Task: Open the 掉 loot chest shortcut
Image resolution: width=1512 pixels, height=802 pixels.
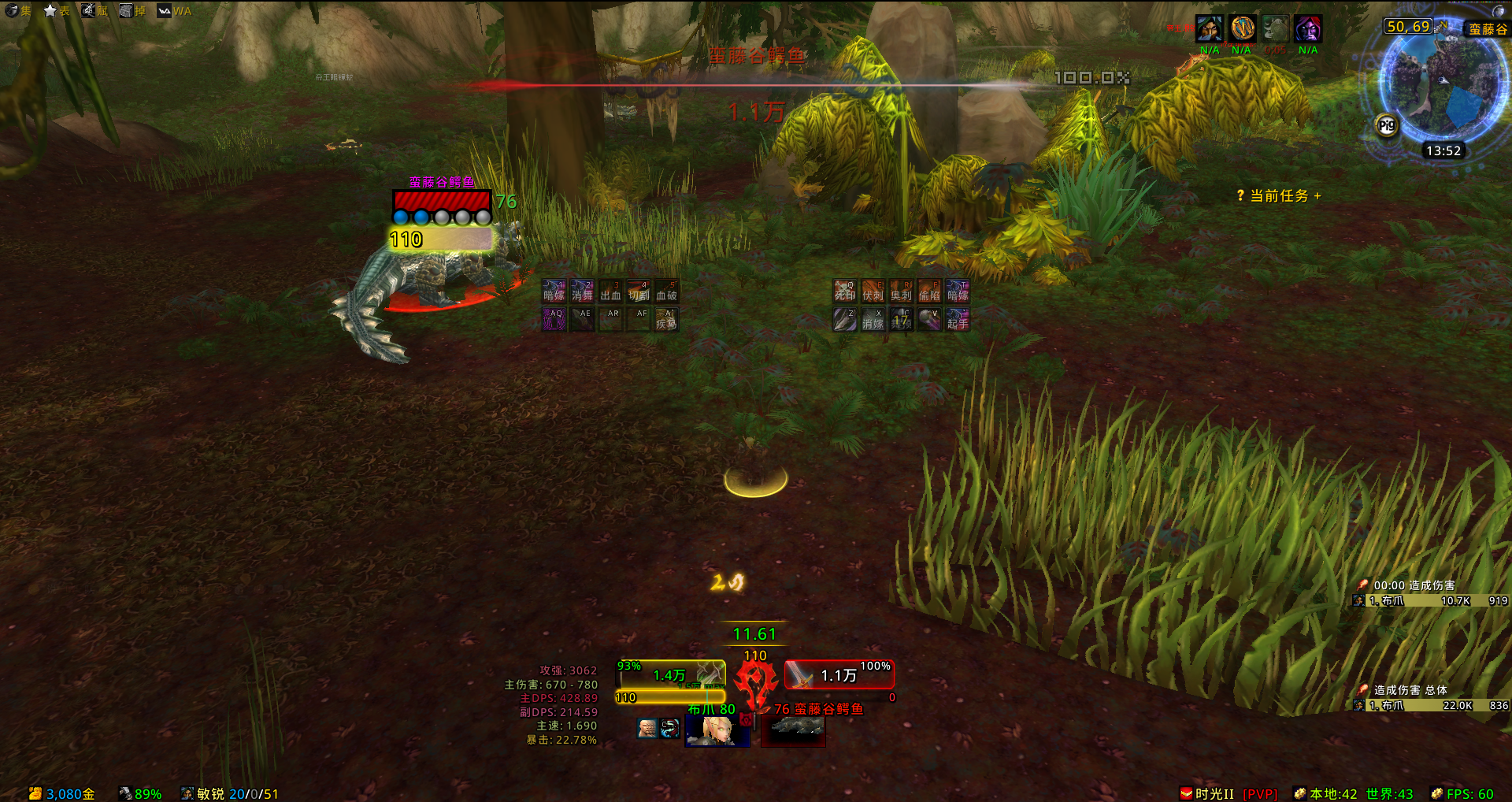Action: point(132,11)
